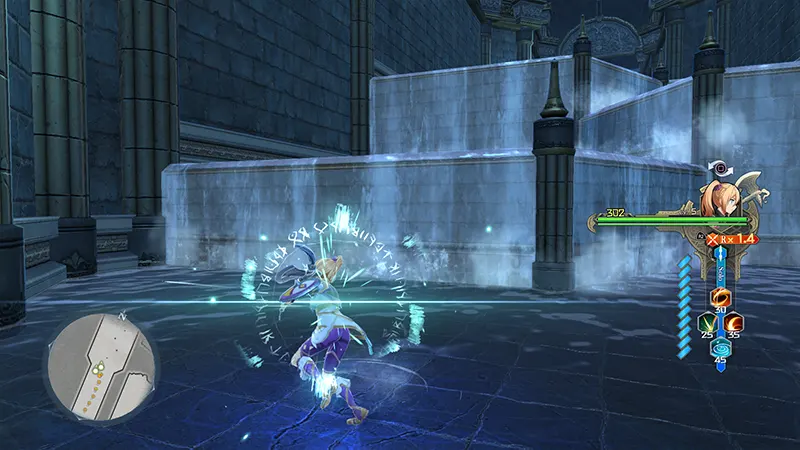Activate the orange swirl skill costing 30
This screenshot has height=450, width=800.
(720, 298)
